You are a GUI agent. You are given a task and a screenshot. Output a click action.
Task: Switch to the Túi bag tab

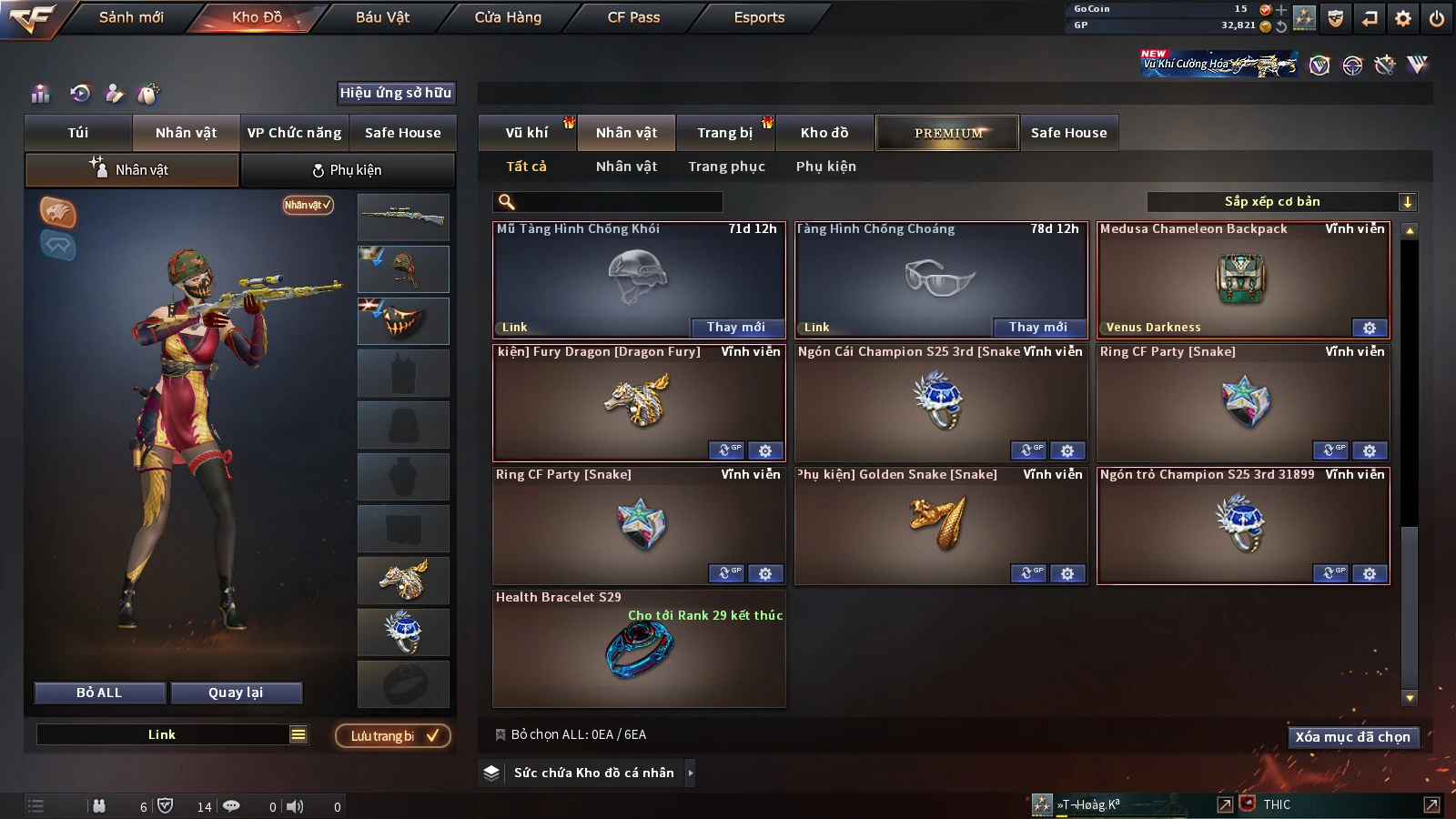78,133
